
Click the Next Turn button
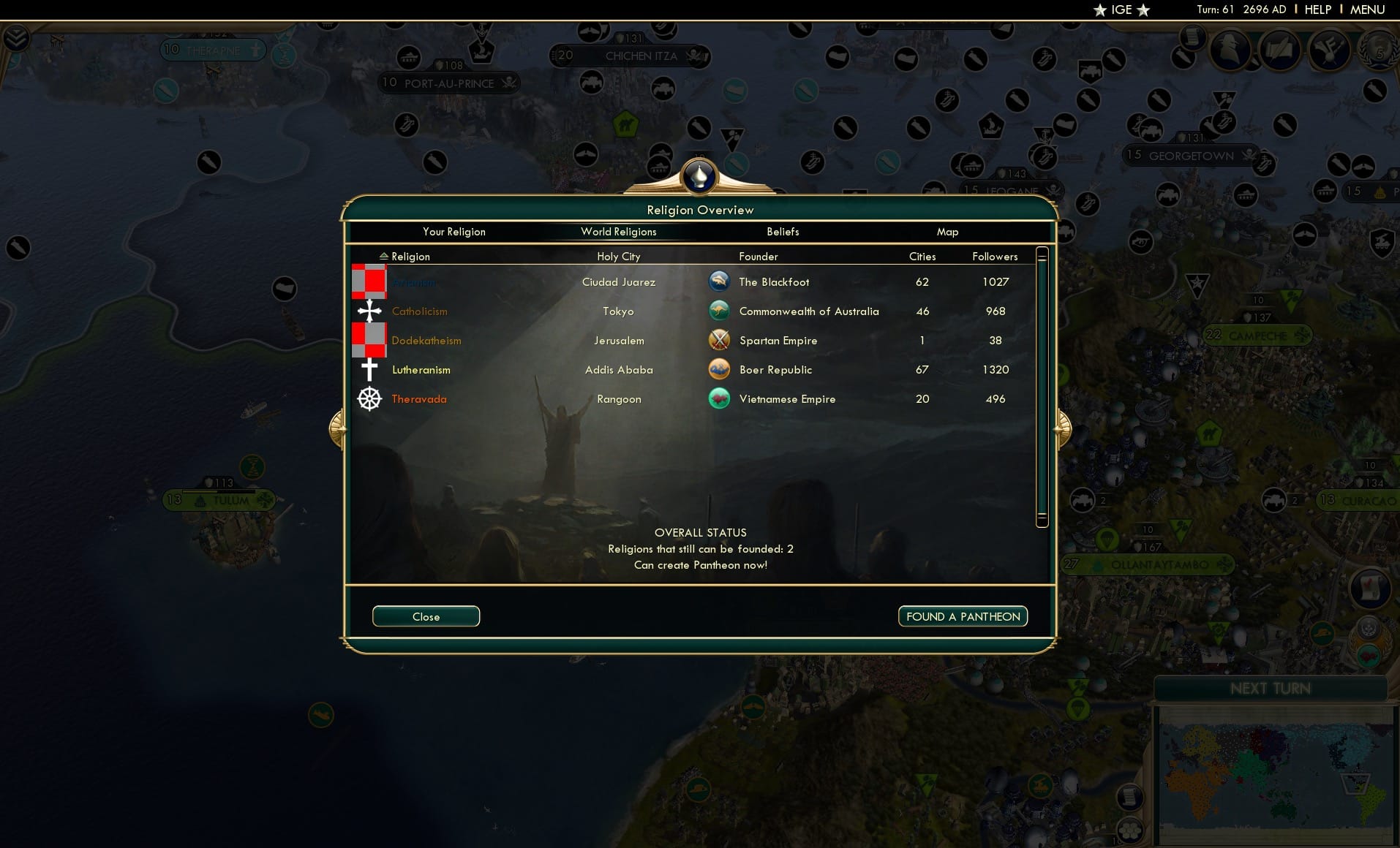click(x=1271, y=688)
